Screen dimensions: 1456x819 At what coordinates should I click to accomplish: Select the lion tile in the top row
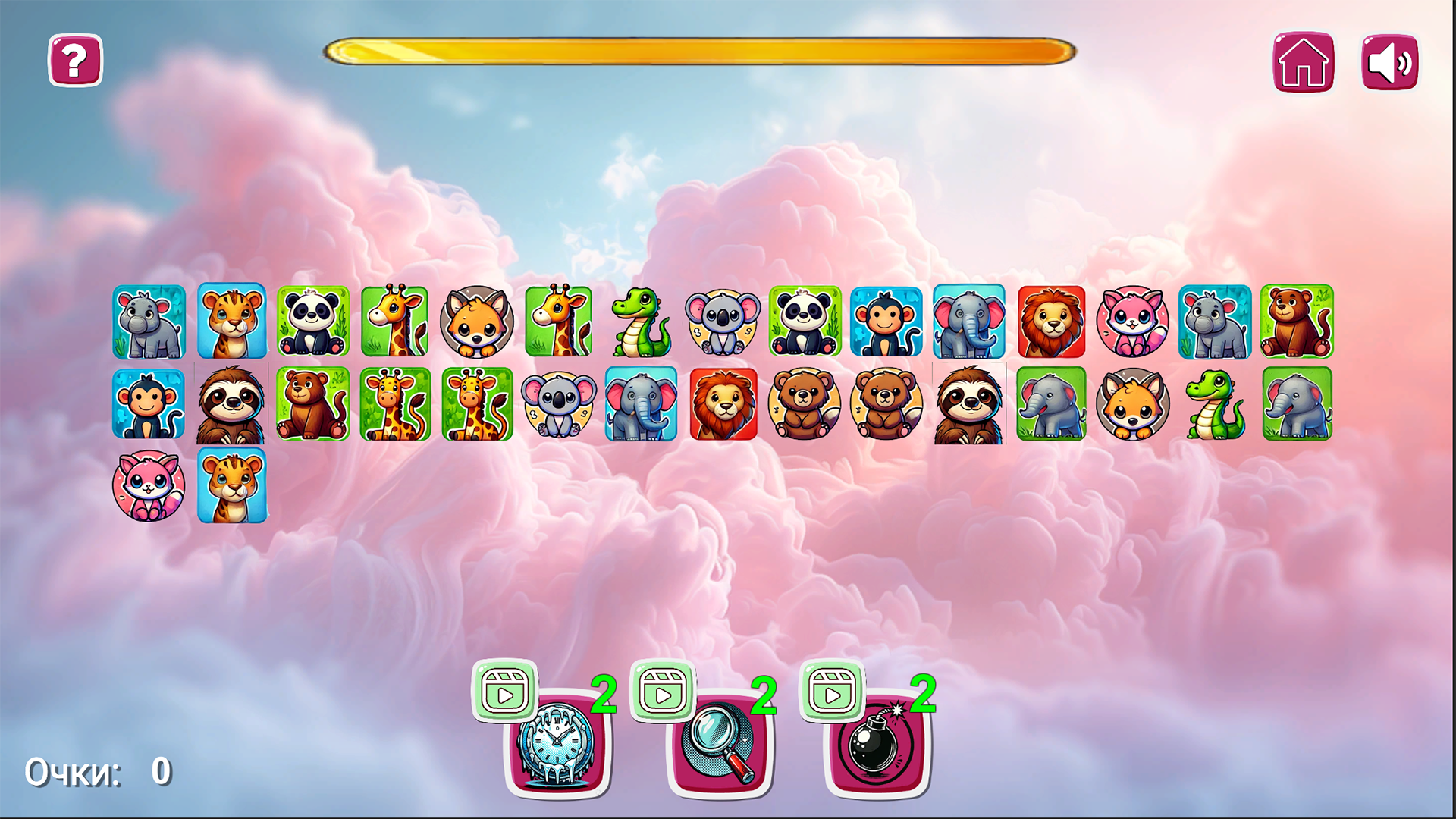(x=1050, y=322)
